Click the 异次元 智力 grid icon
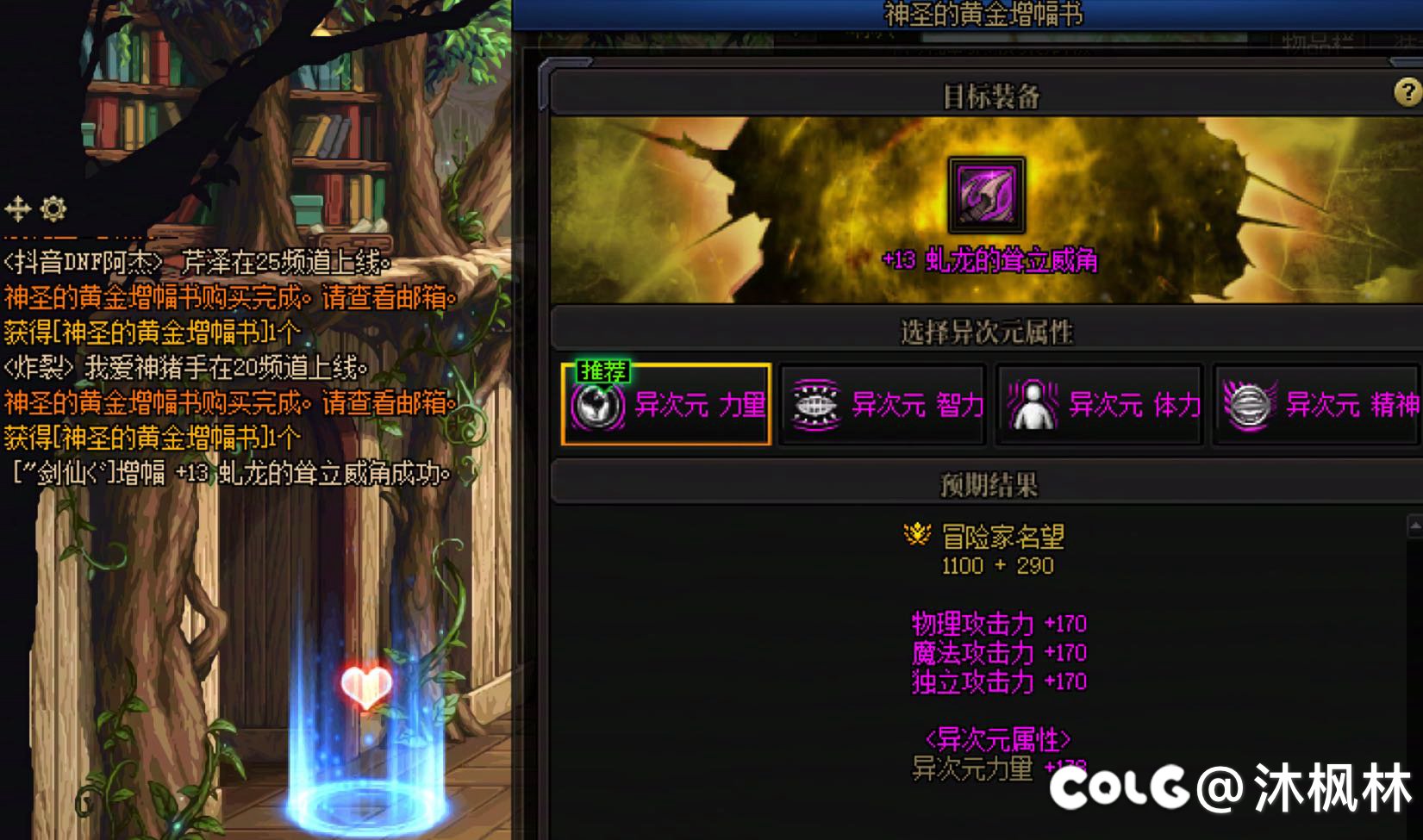This screenshot has height=840, width=1423. click(814, 404)
